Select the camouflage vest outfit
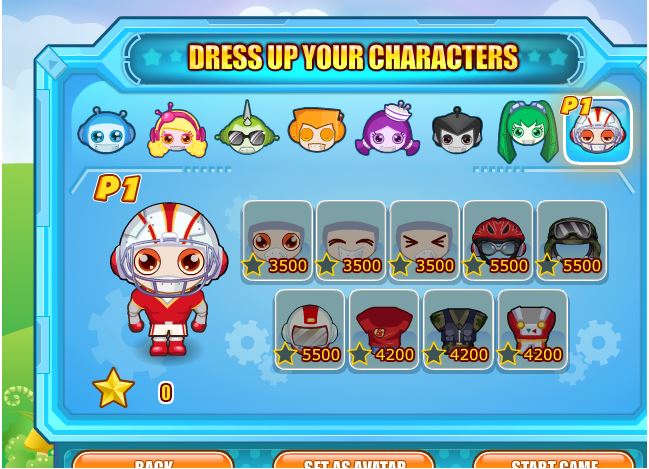 [458, 330]
